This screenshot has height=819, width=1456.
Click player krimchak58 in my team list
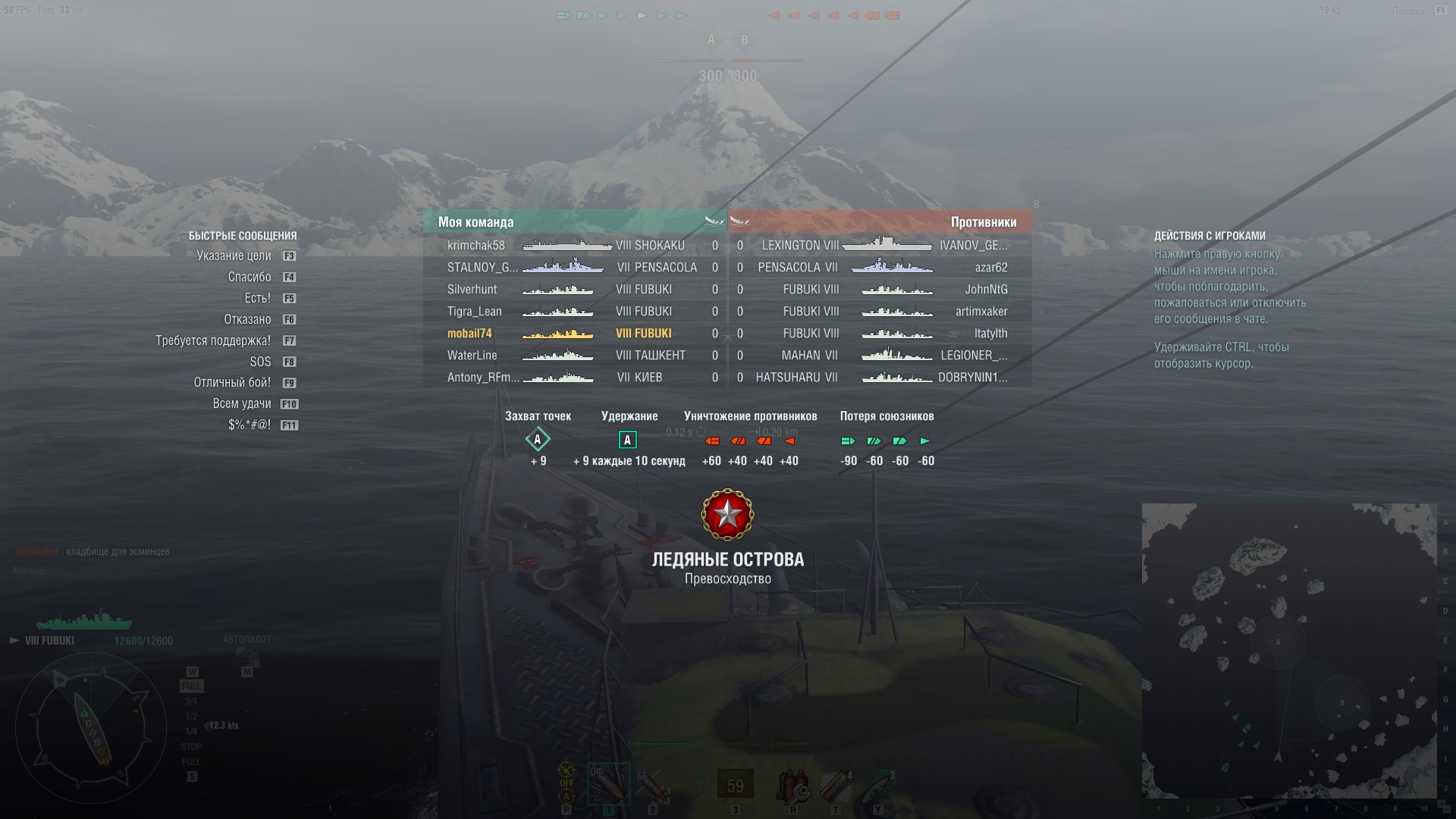(475, 246)
